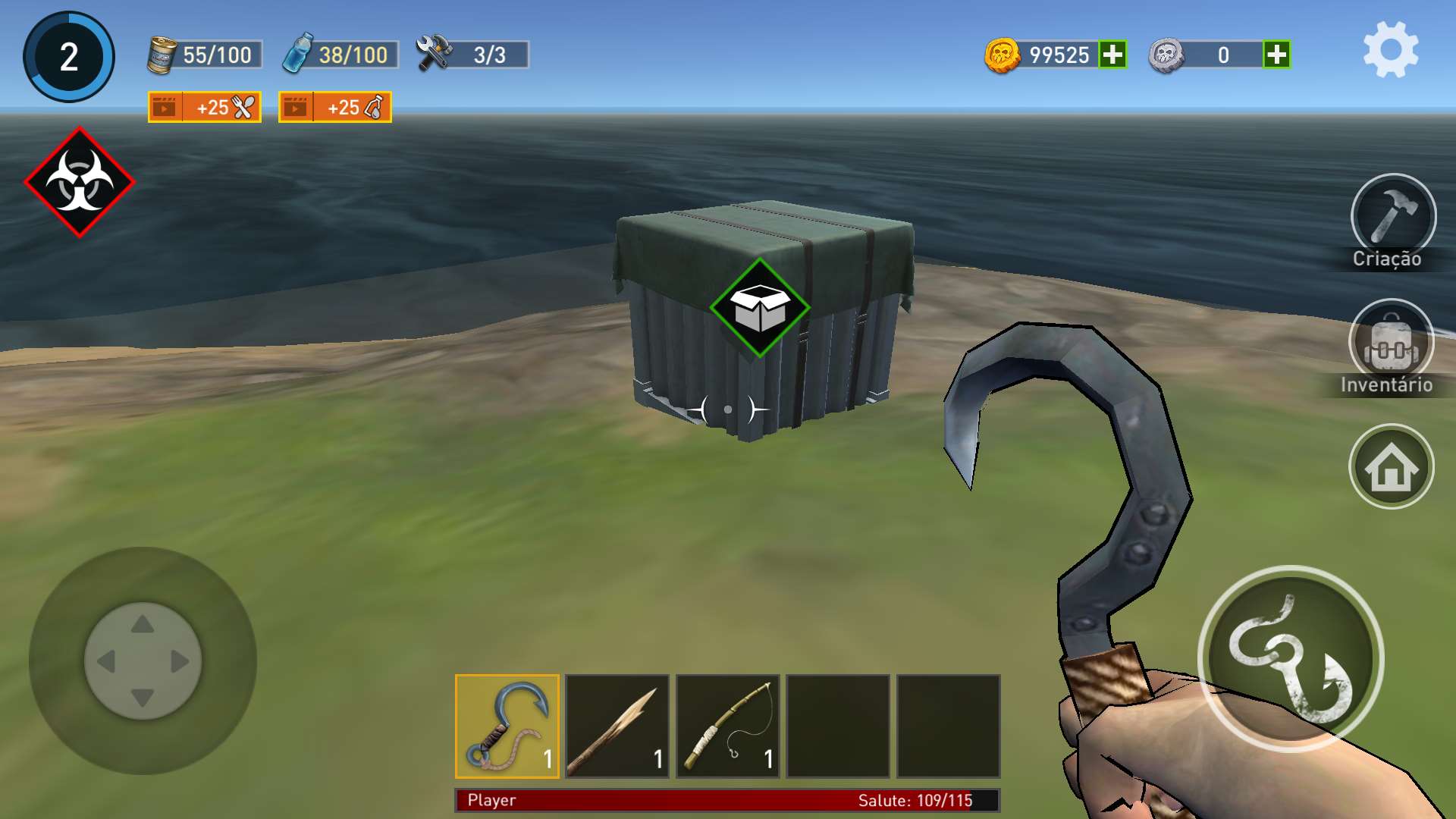The width and height of the screenshot is (1456, 819).
Task: Open the Inventário backpack
Action: [x=1391, y=343]
